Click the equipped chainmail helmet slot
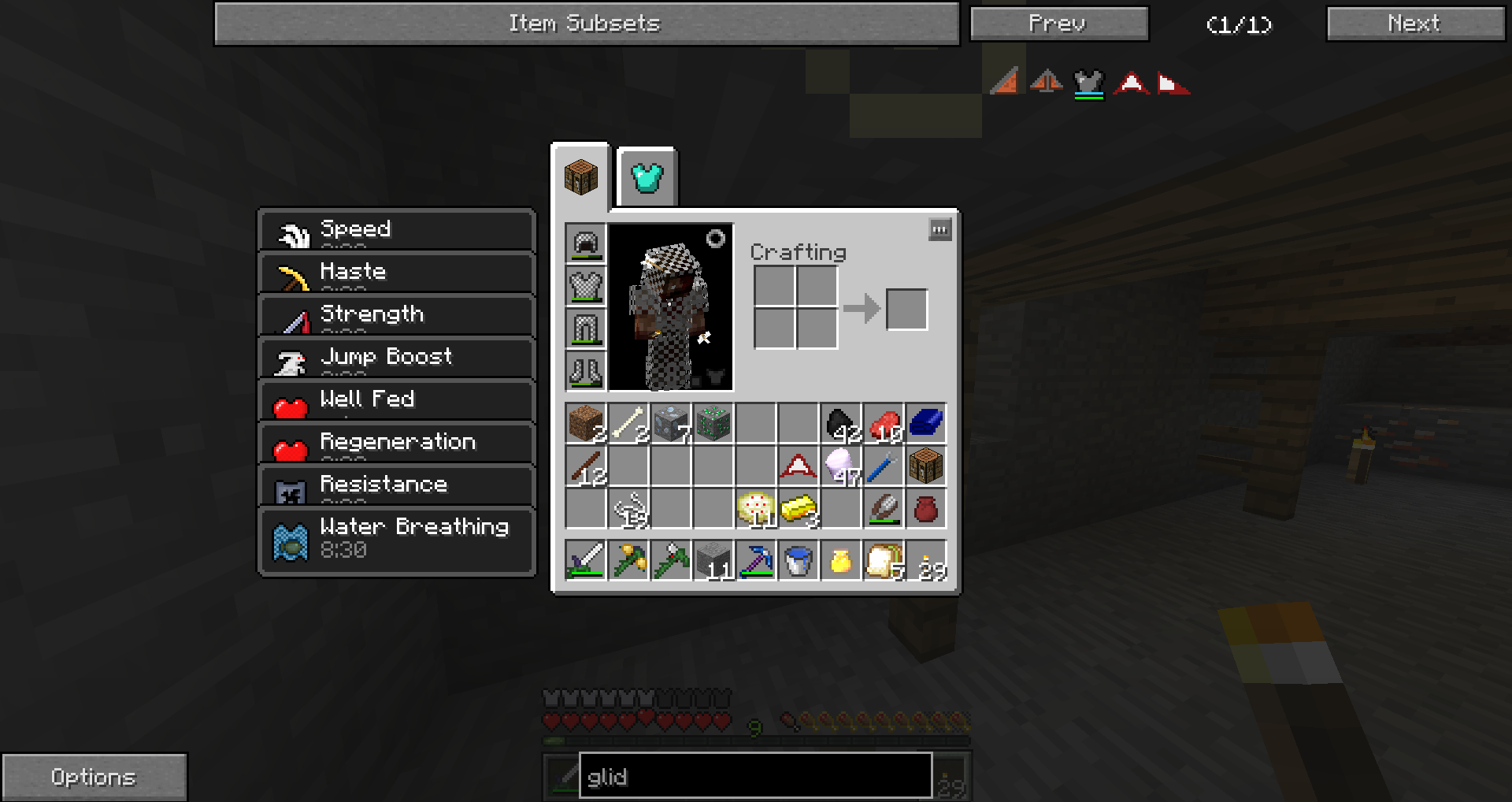The width and height of the screenshot is (1512, 802). [x=585, y=243]
